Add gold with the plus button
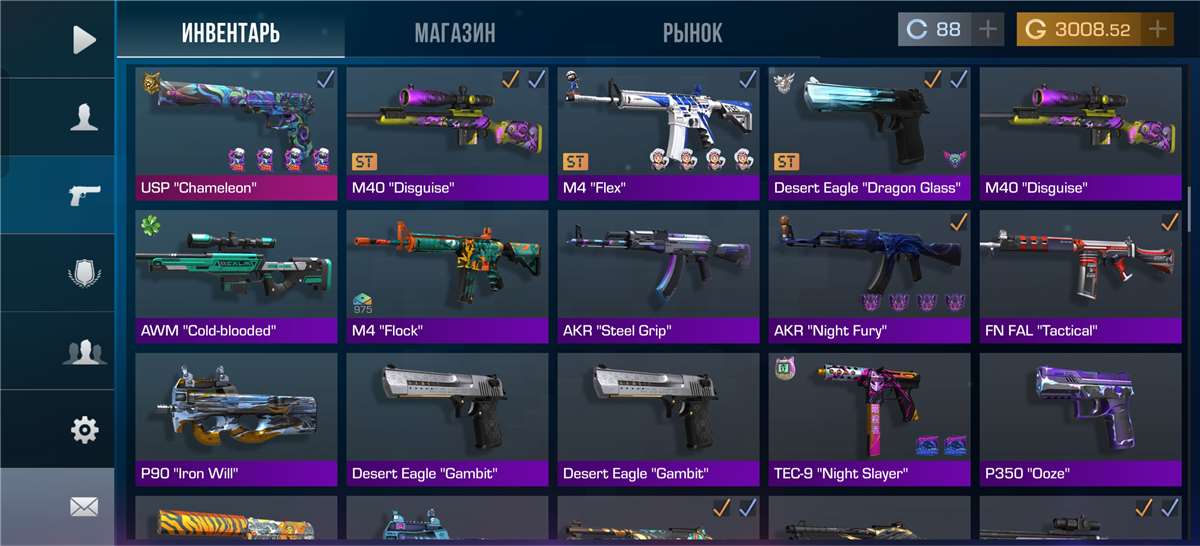Viewport: 1200px width, 546px height. pyautogui.click(x=1157, y=29)
